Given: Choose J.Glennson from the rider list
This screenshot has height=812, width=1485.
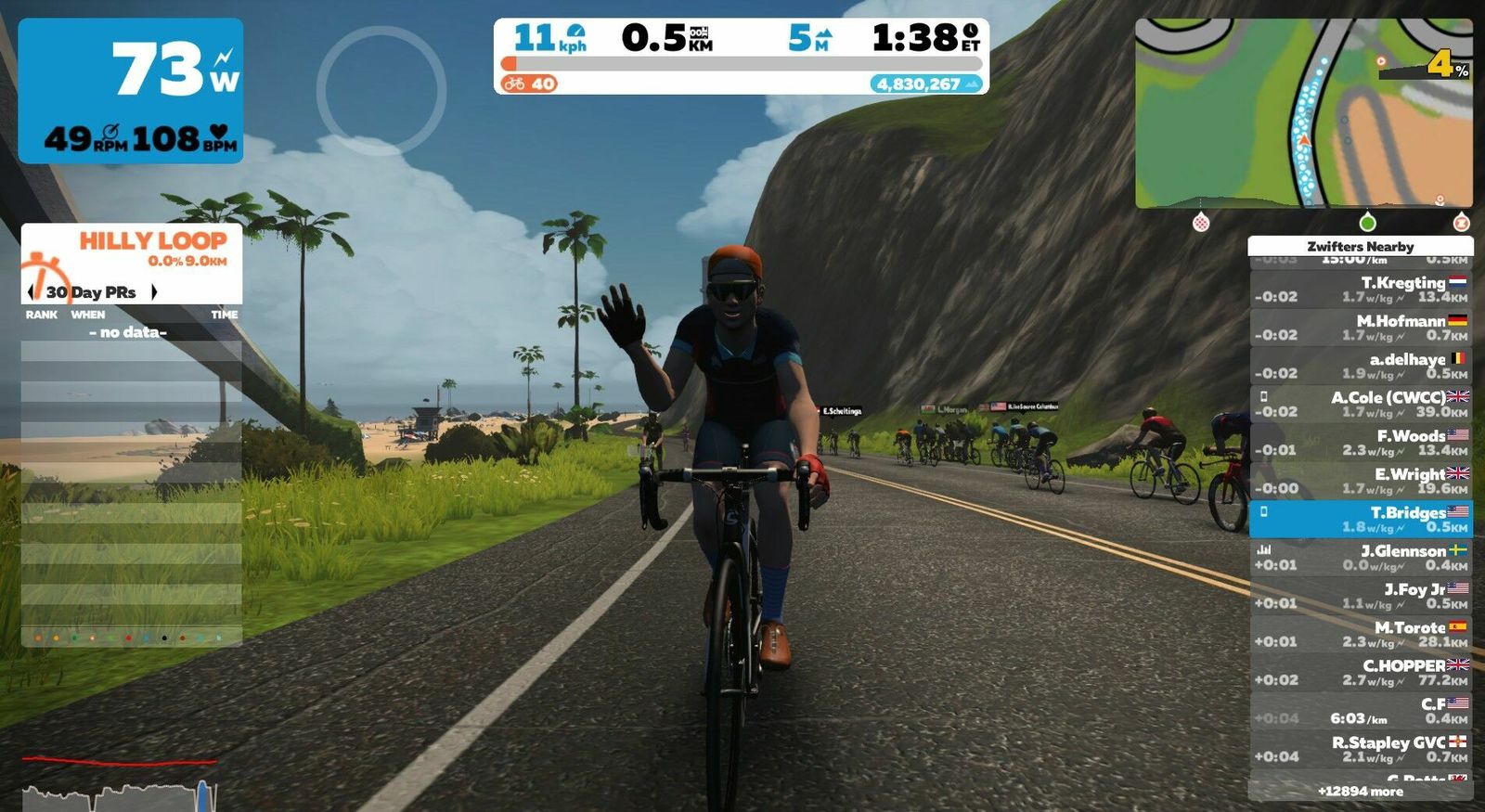Looking at the screenshot, I should (1361, 557).
